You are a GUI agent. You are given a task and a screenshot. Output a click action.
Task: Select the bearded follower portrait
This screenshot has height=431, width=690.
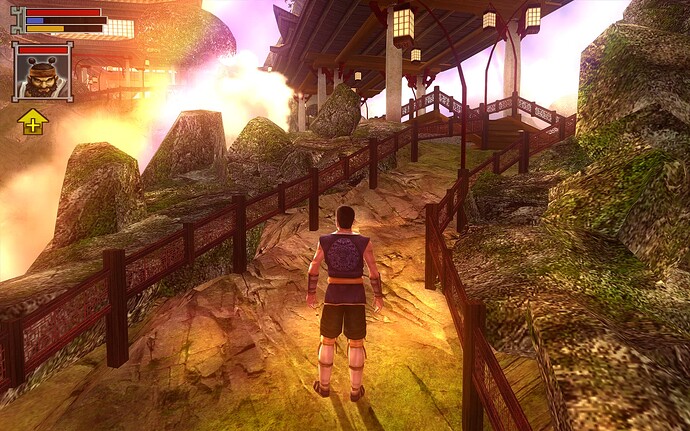point(42,74)
